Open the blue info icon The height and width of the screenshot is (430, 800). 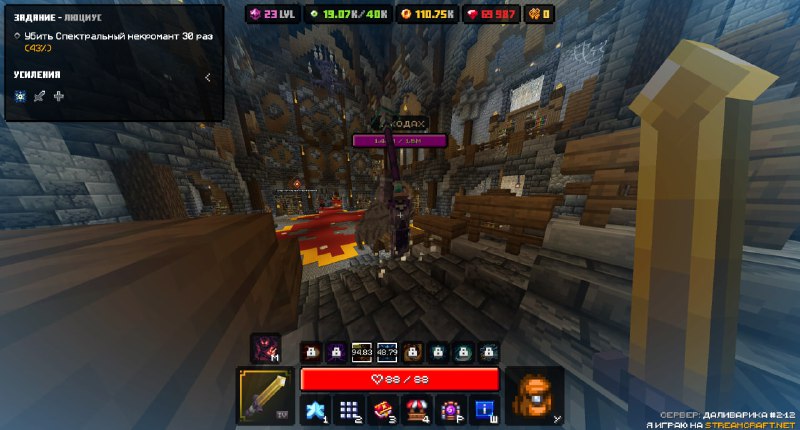[484, 408]
